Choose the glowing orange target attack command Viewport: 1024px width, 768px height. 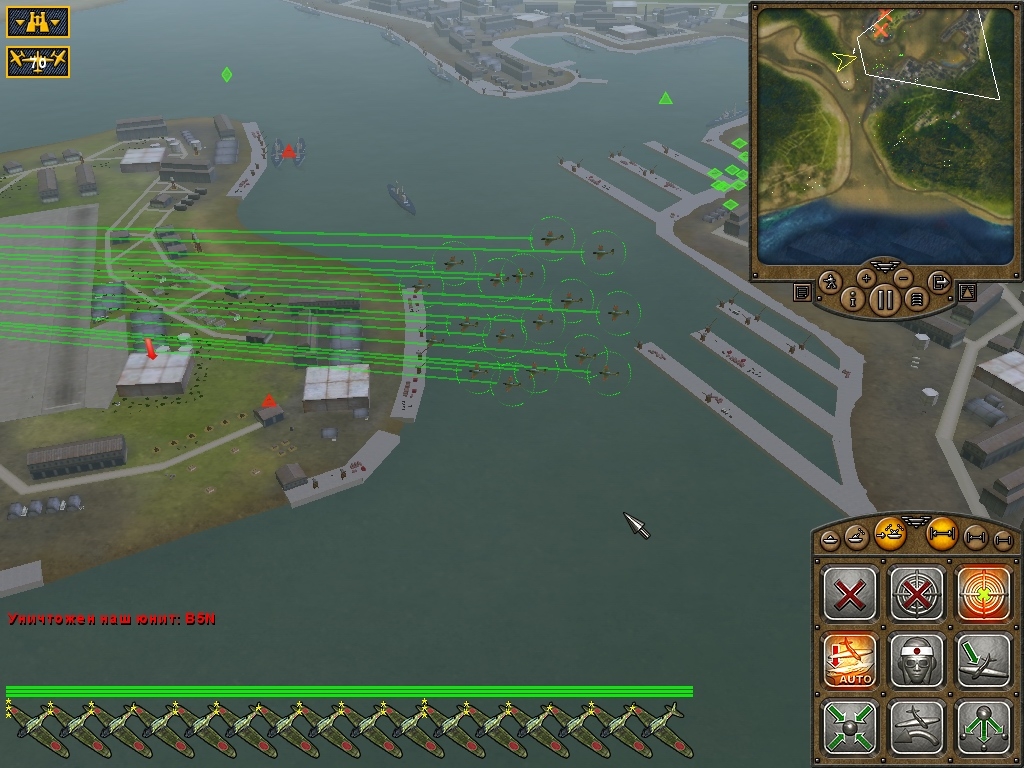984,594
